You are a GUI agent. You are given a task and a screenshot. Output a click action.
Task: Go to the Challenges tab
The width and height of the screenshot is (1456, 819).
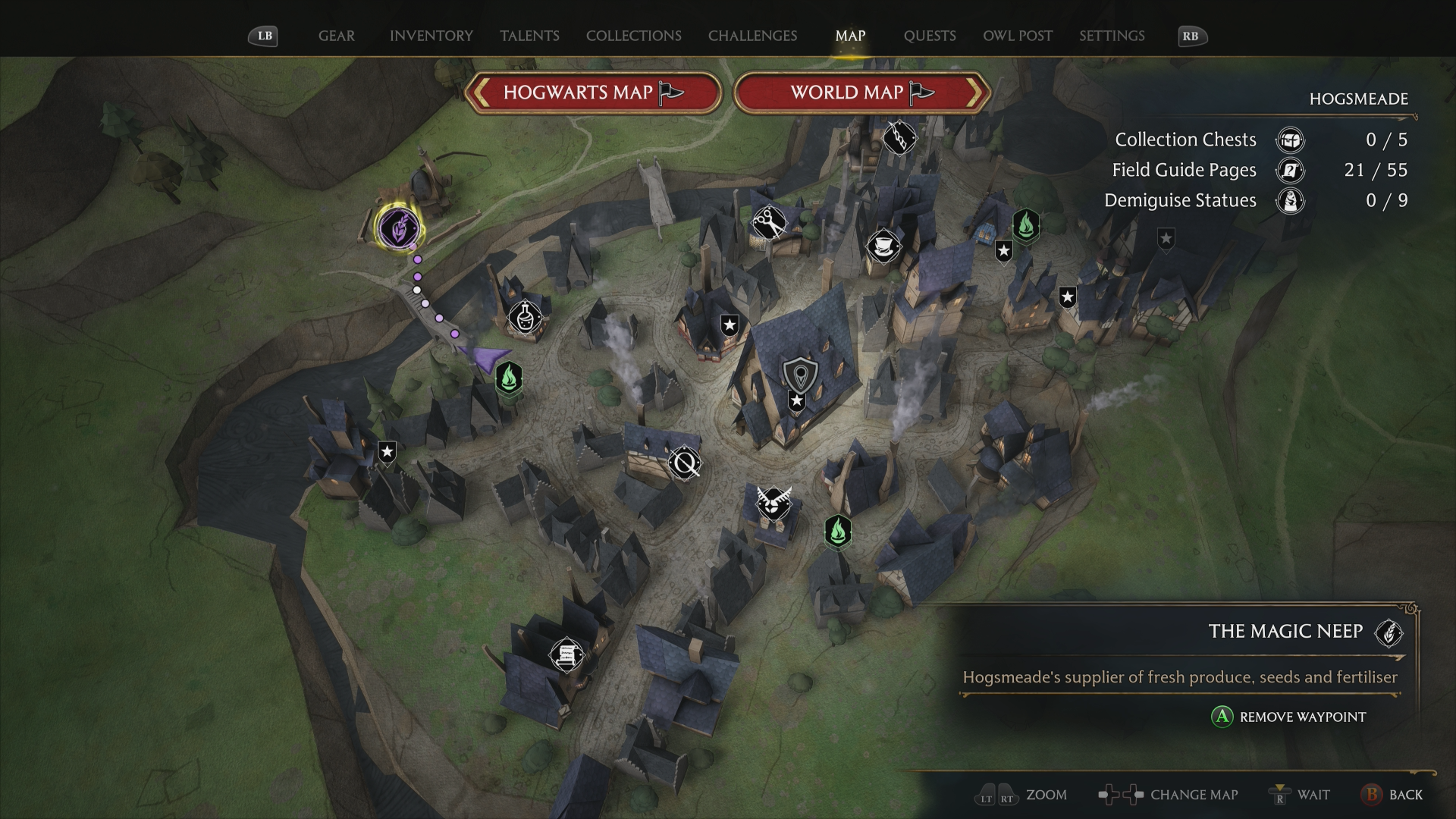point(752,36)
